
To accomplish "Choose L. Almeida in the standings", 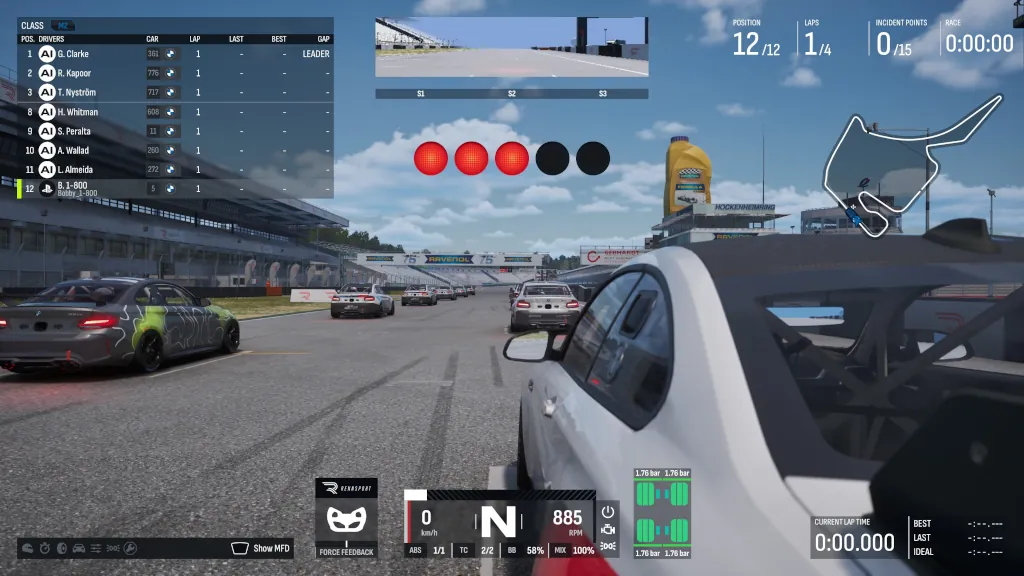I will 175,170.
